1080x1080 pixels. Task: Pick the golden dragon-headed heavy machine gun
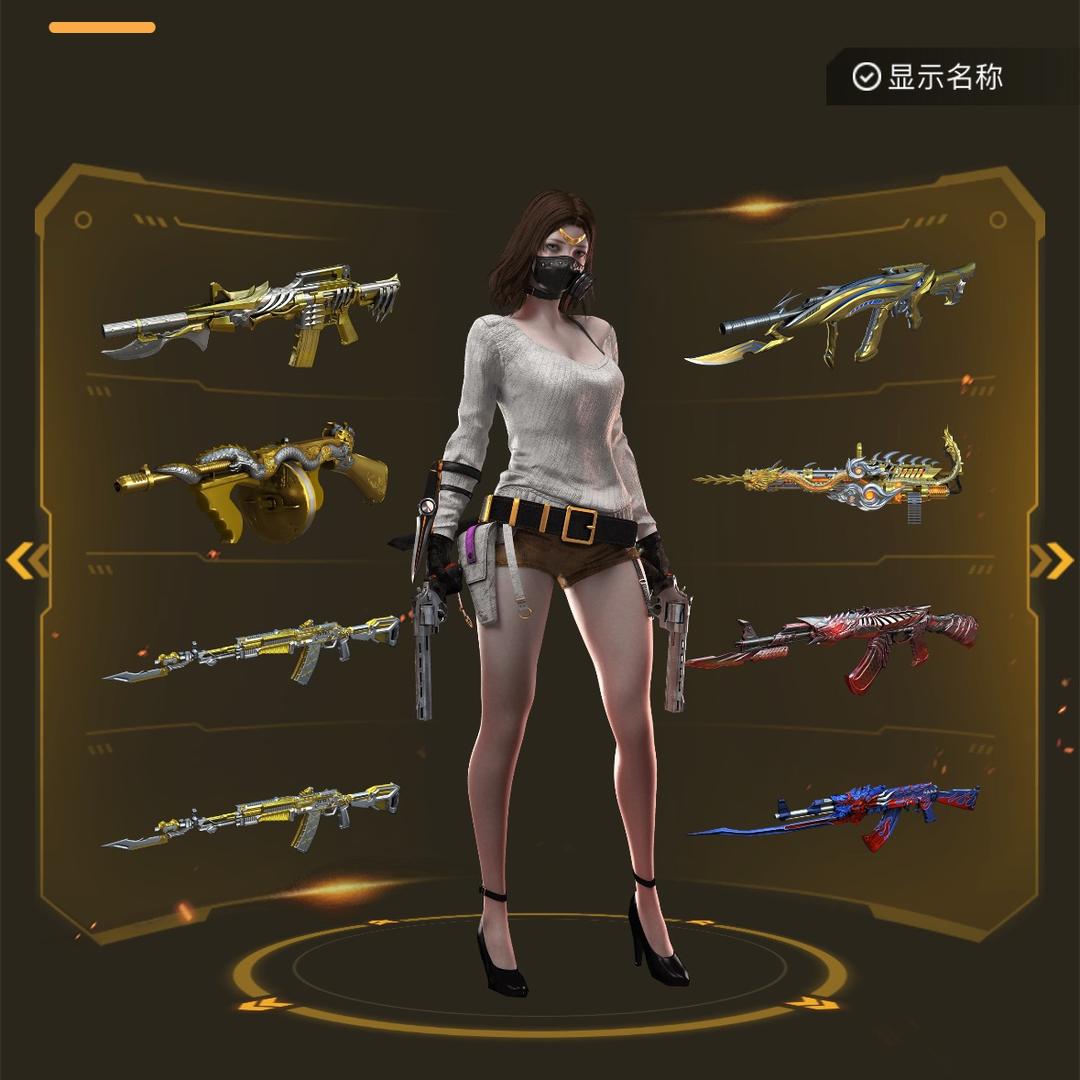click(835, 477)
